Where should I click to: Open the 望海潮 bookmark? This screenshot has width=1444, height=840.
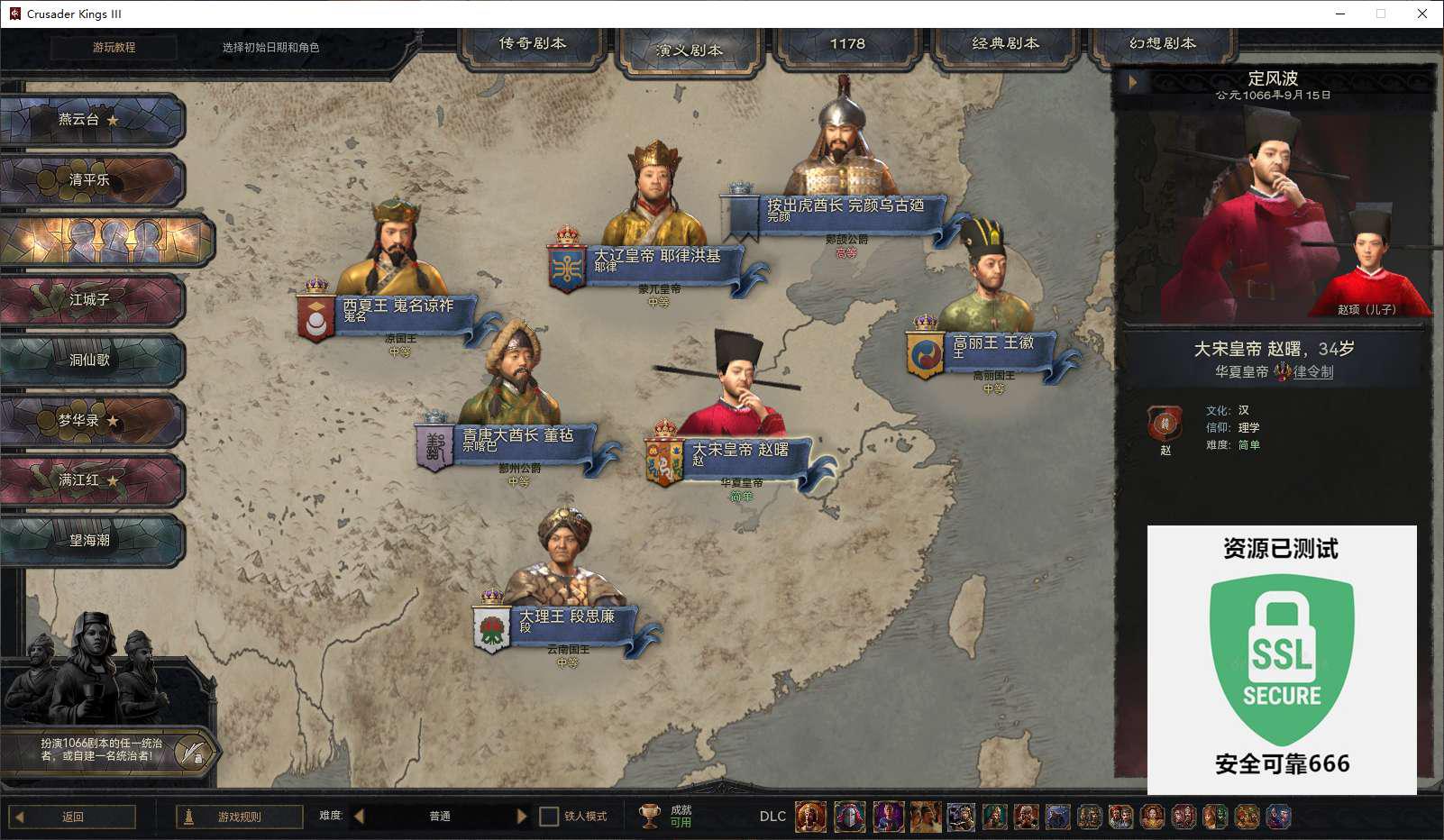pyautogui.click(x=90, y=541)
